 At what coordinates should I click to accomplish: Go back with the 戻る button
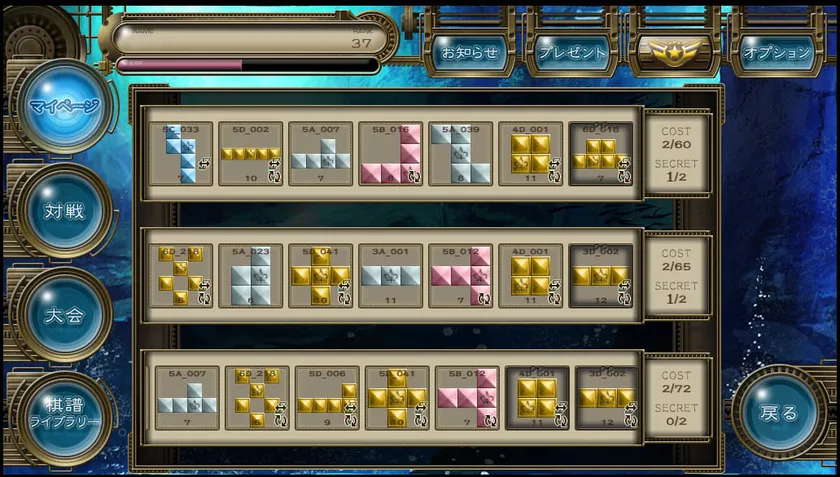778,412
